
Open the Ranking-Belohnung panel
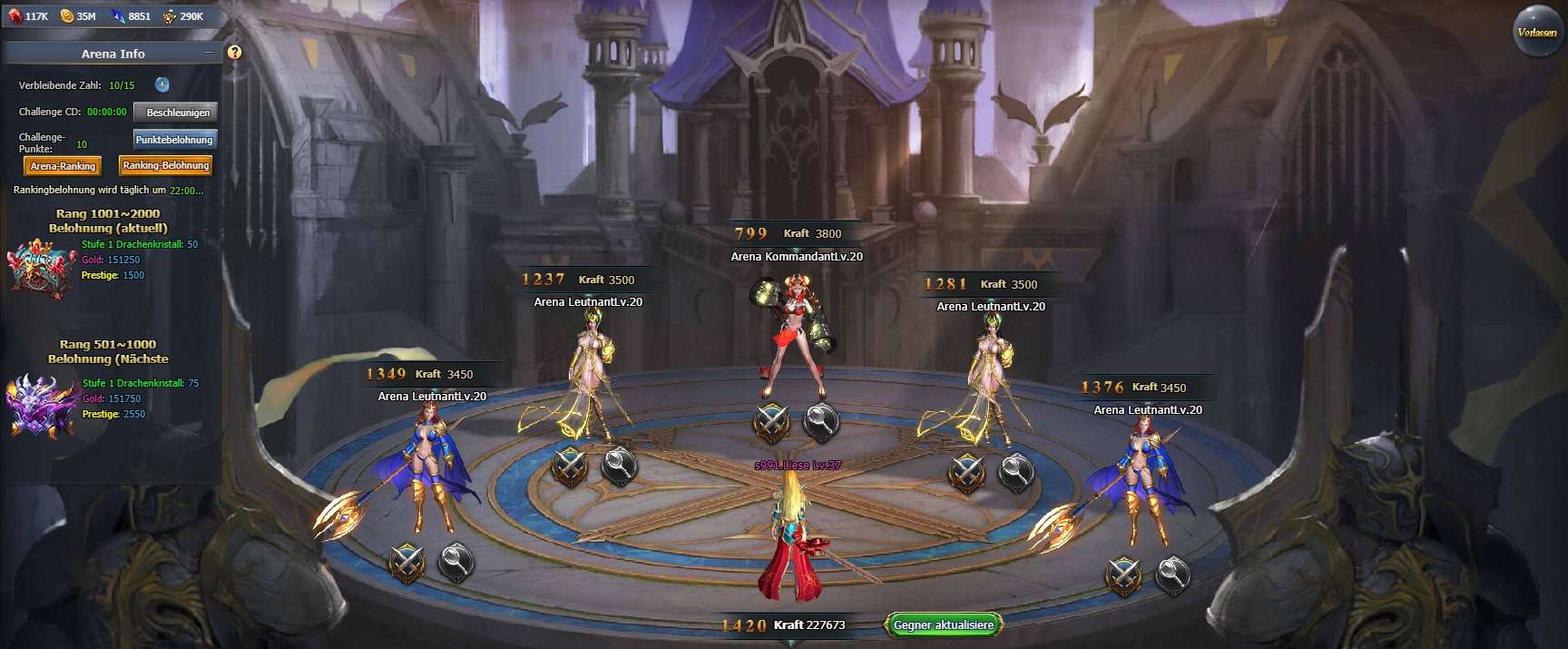(x=166, y=165)
